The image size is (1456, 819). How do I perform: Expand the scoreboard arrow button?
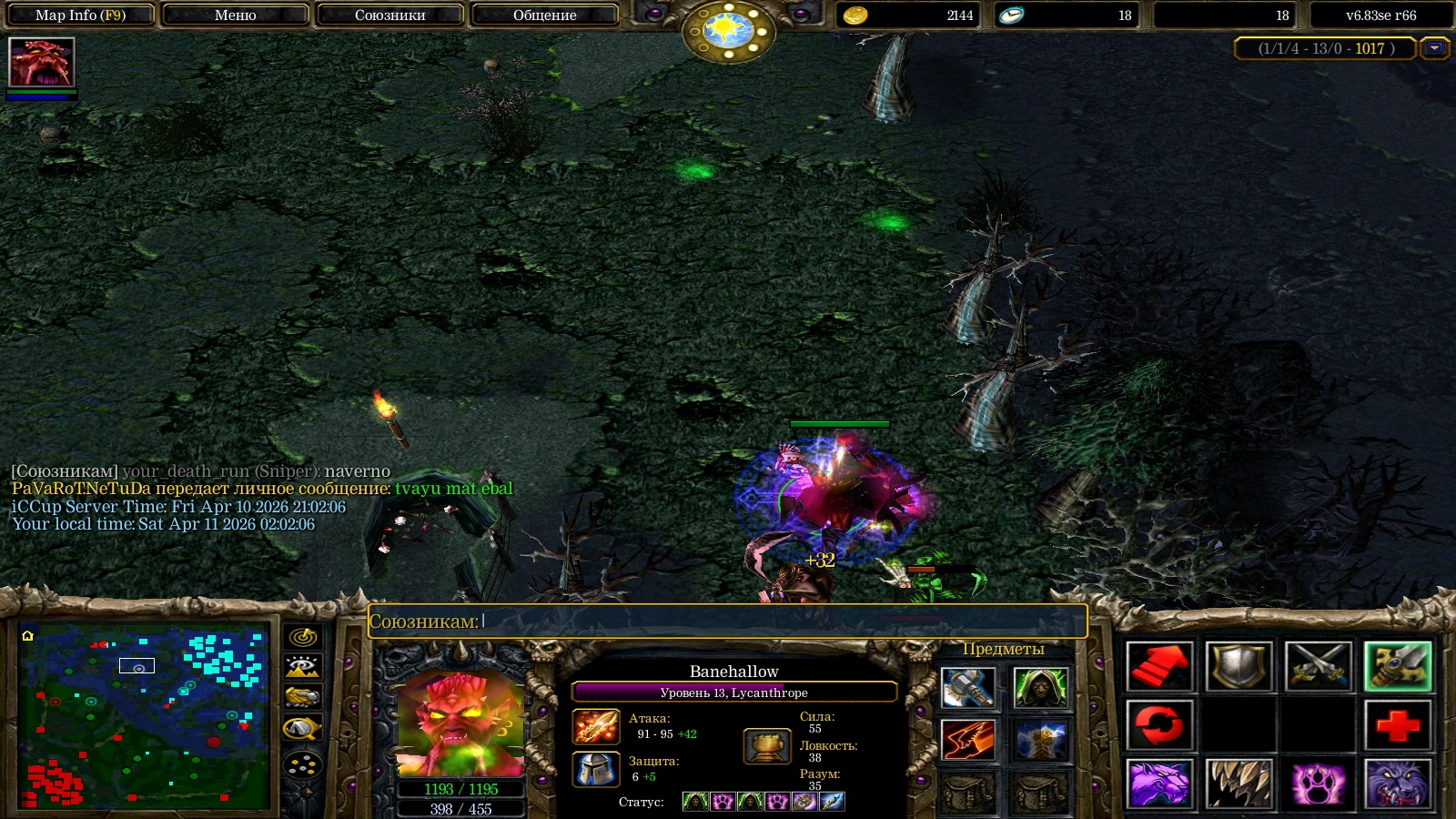(x=1435, y=48)
